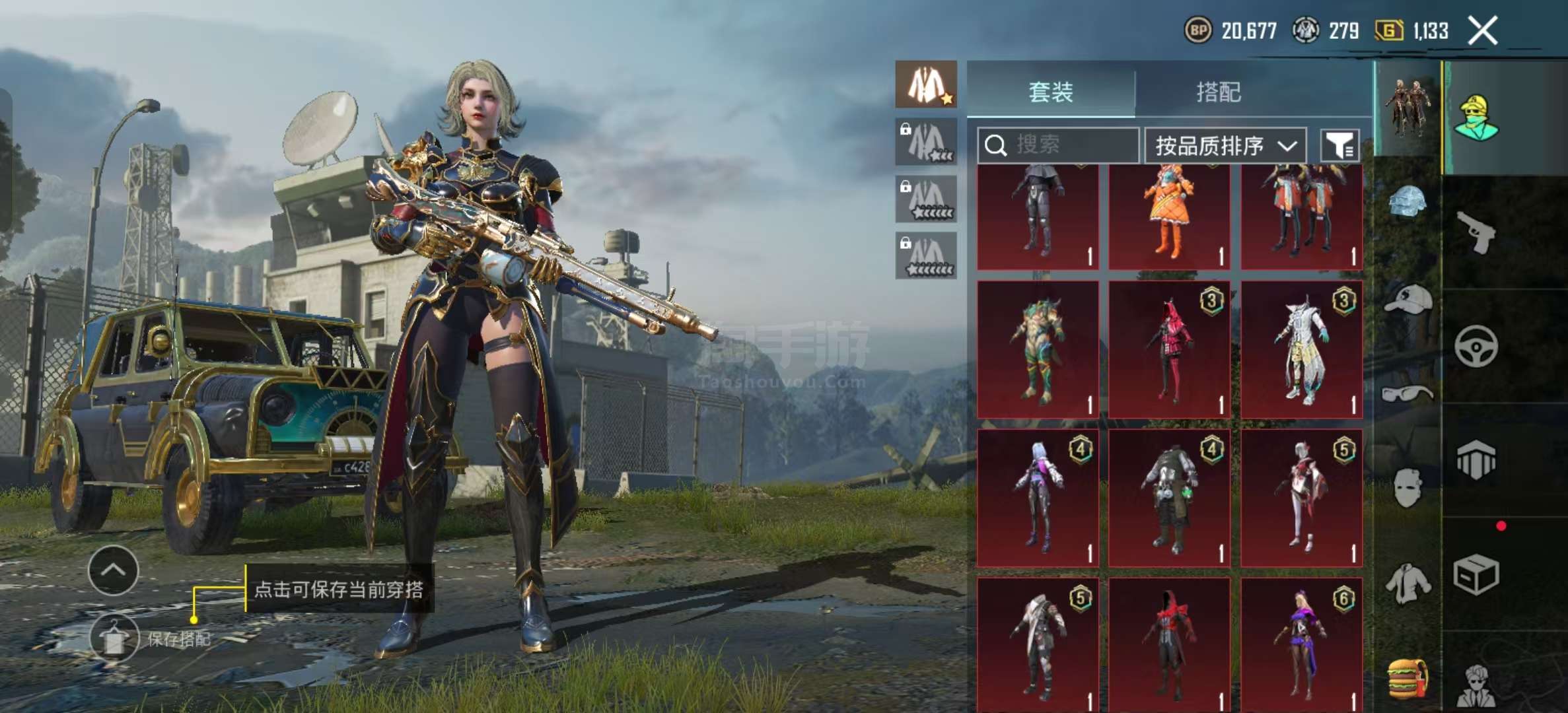Expand the round up-arrow button
Screen dimensions: 1568x713
tap(113, 570)
